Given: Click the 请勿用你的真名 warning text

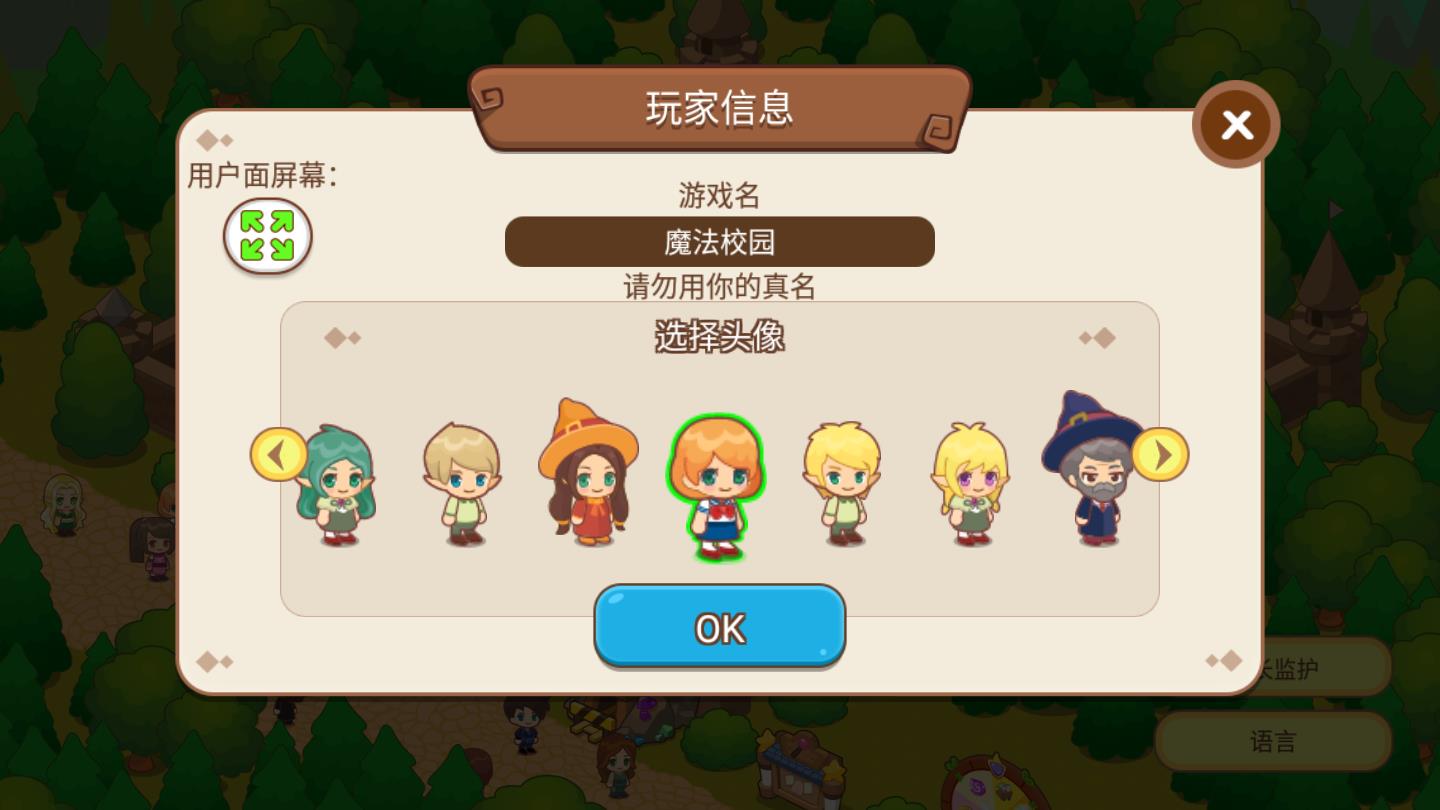Looking at the screenshot, I should point(719,287).
